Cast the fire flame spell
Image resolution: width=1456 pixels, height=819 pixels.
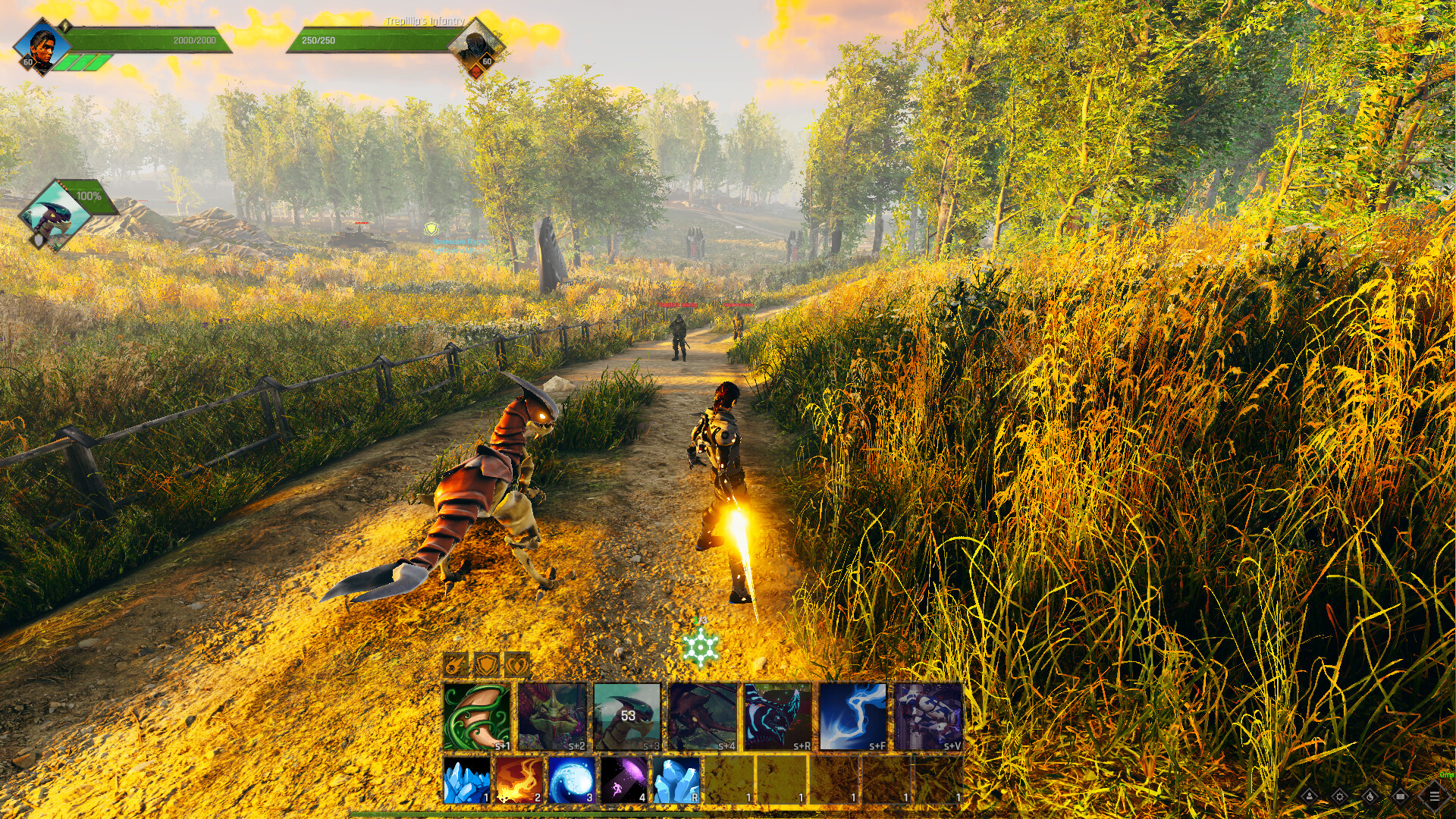pyautogui.click(x=519, y=780)
